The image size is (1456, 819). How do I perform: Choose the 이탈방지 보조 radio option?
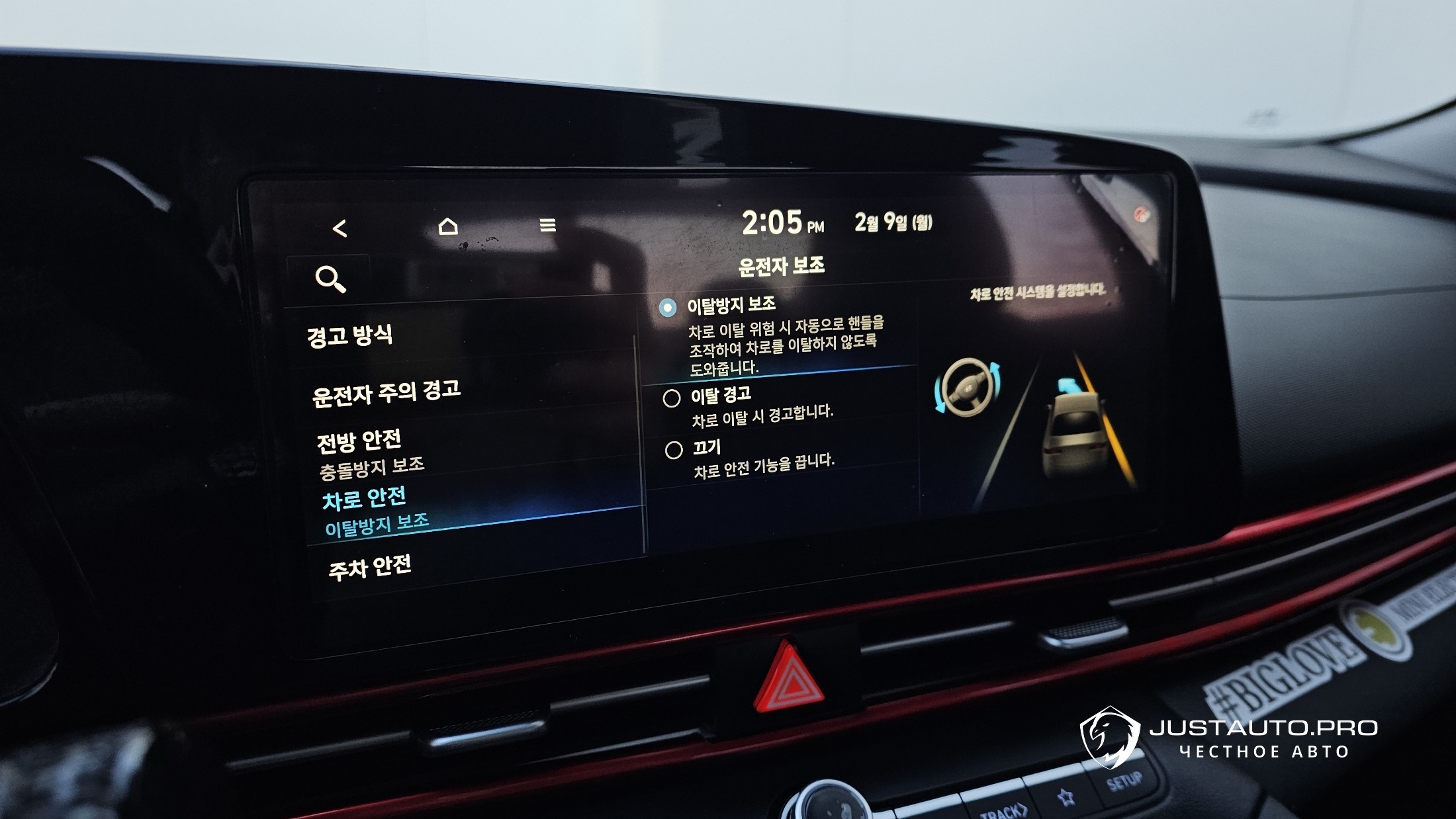668,308
